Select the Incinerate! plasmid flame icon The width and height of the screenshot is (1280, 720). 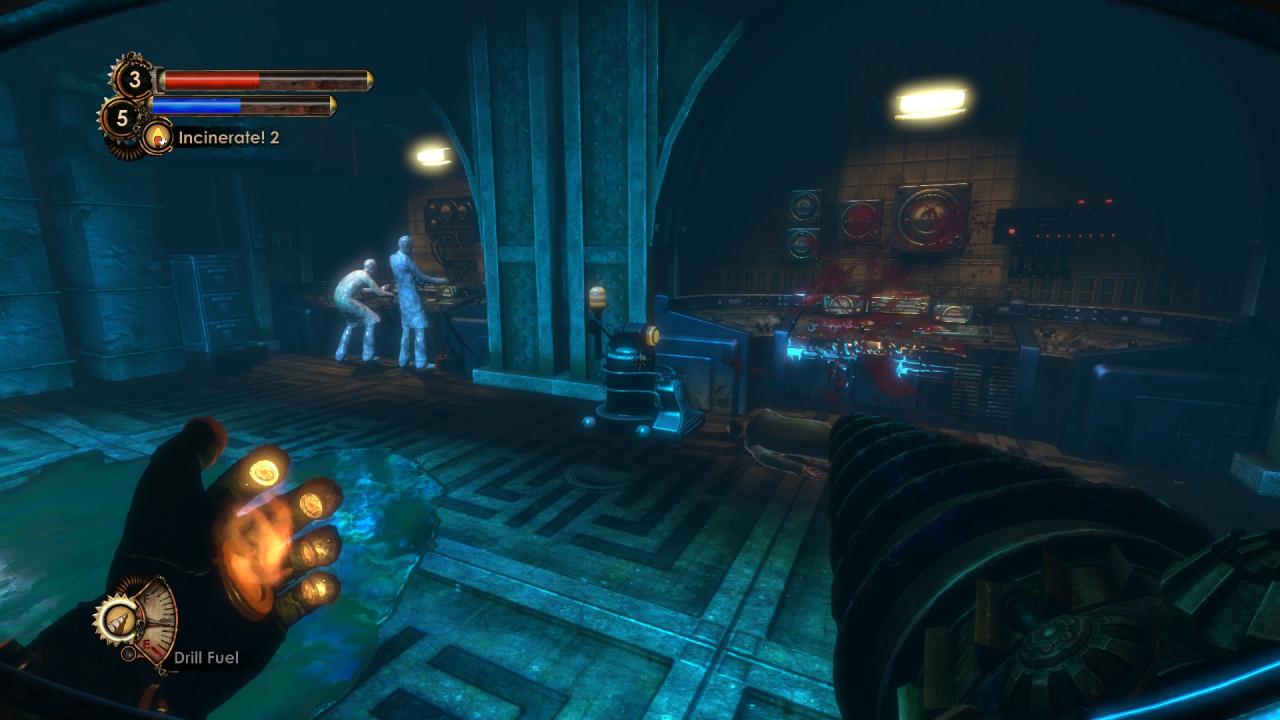pos(157,137)
